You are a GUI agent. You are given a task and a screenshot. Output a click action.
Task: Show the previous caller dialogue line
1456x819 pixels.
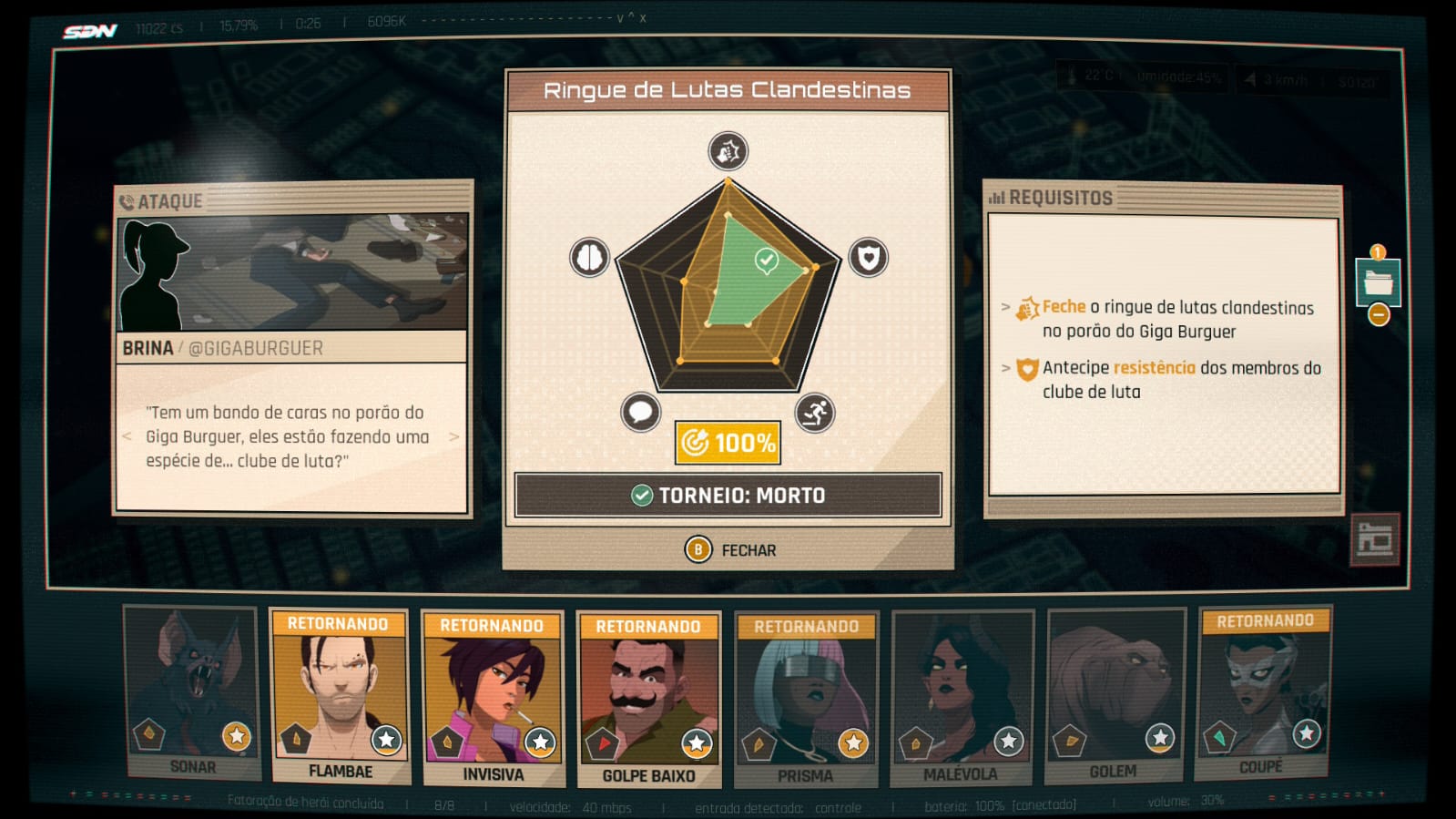click(x=127, y=437)
